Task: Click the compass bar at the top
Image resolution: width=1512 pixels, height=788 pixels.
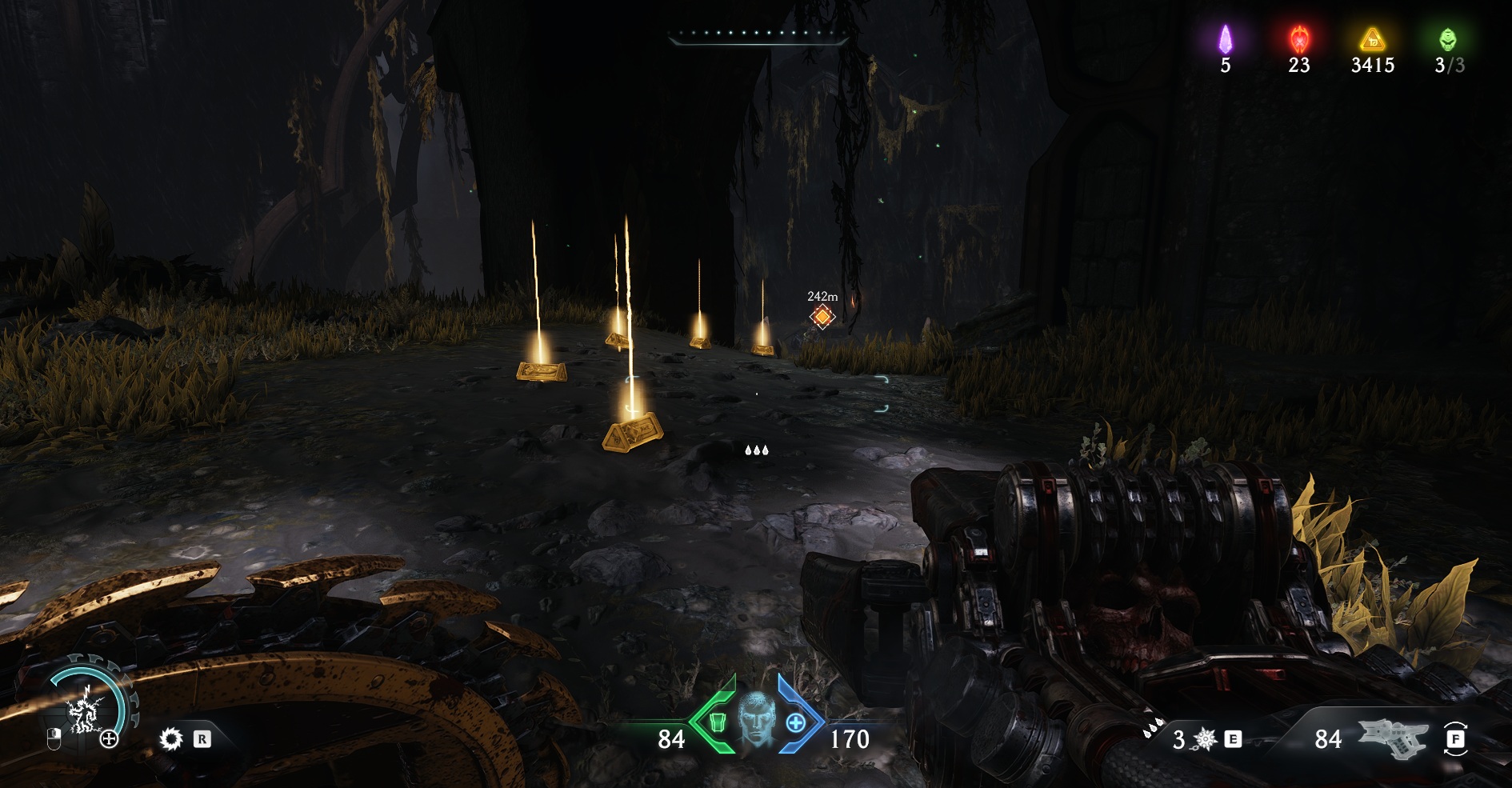Action: pyautogui.click(x=758, y=35)
